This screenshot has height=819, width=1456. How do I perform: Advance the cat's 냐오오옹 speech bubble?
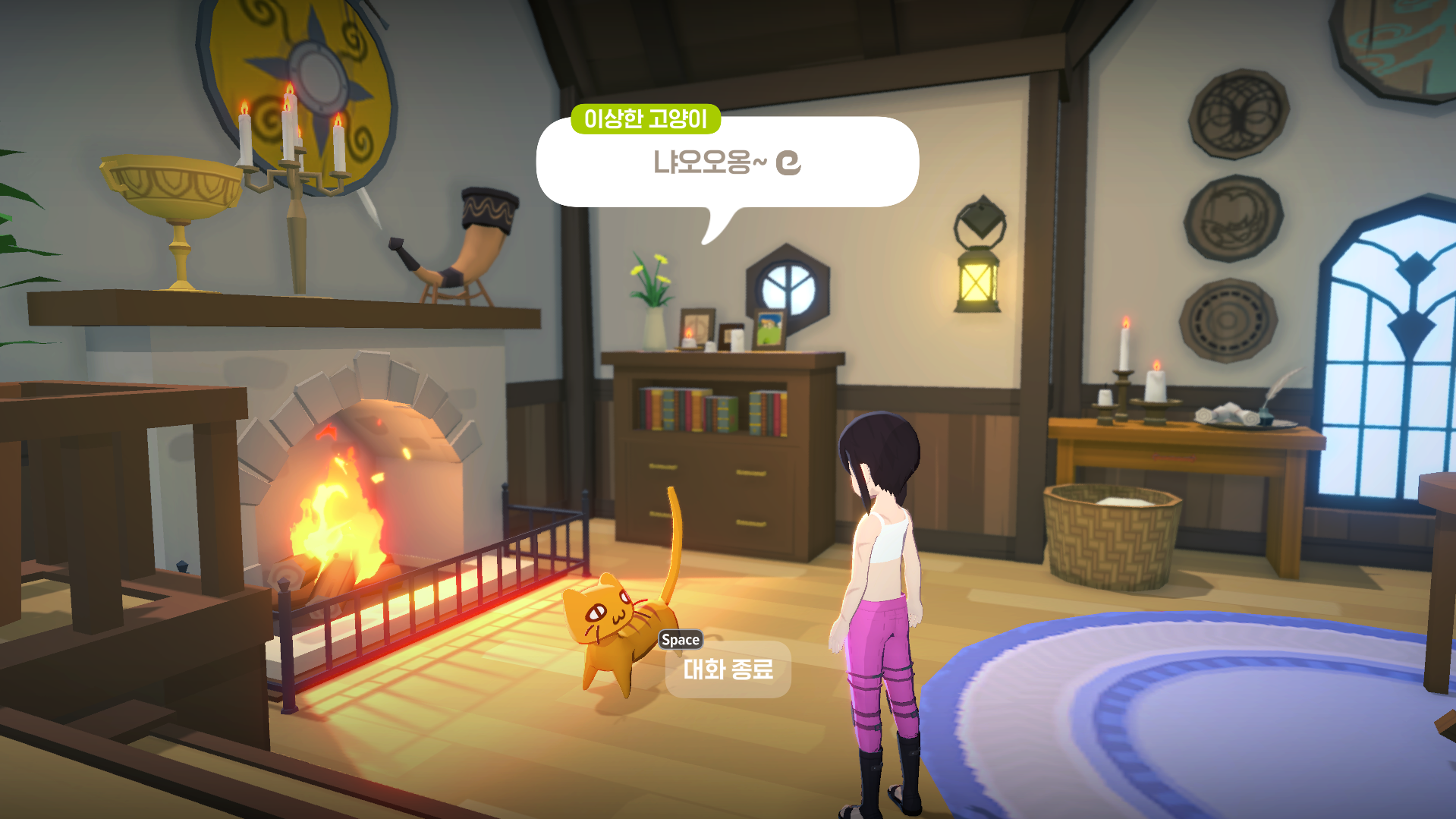point(727,162)
